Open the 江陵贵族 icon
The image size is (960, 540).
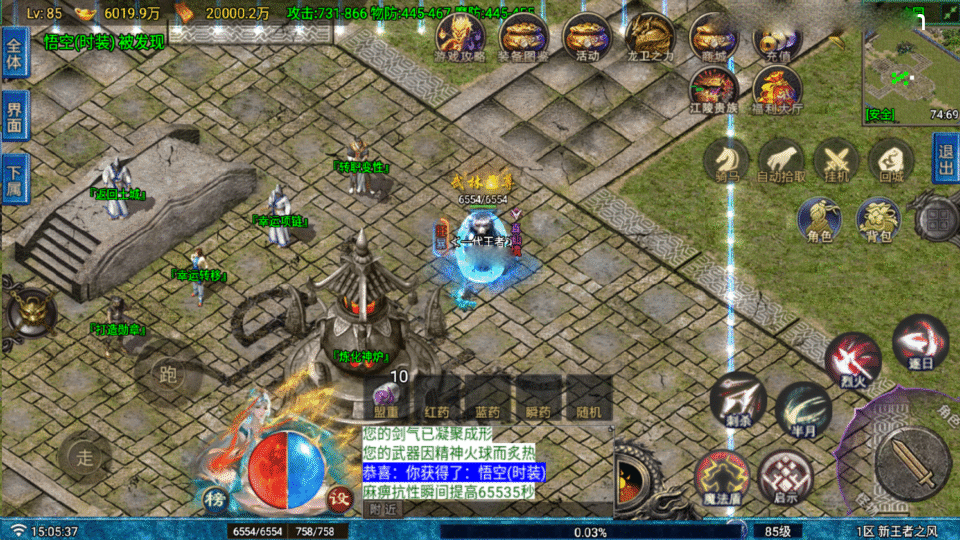pyautogui.click(x=713, y=88)
